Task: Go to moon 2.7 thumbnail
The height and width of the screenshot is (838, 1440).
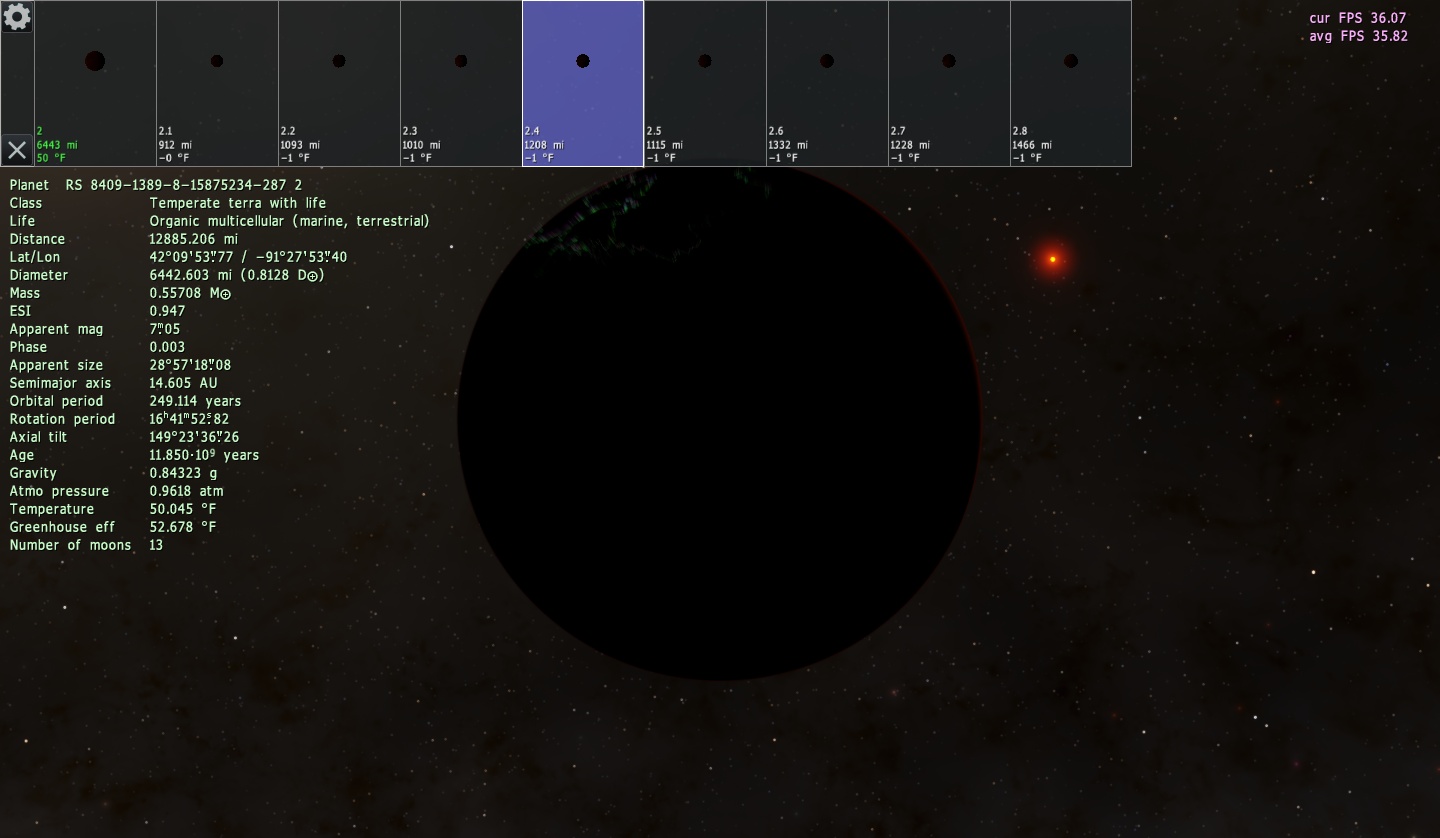Action: click(x=949, y=83)
